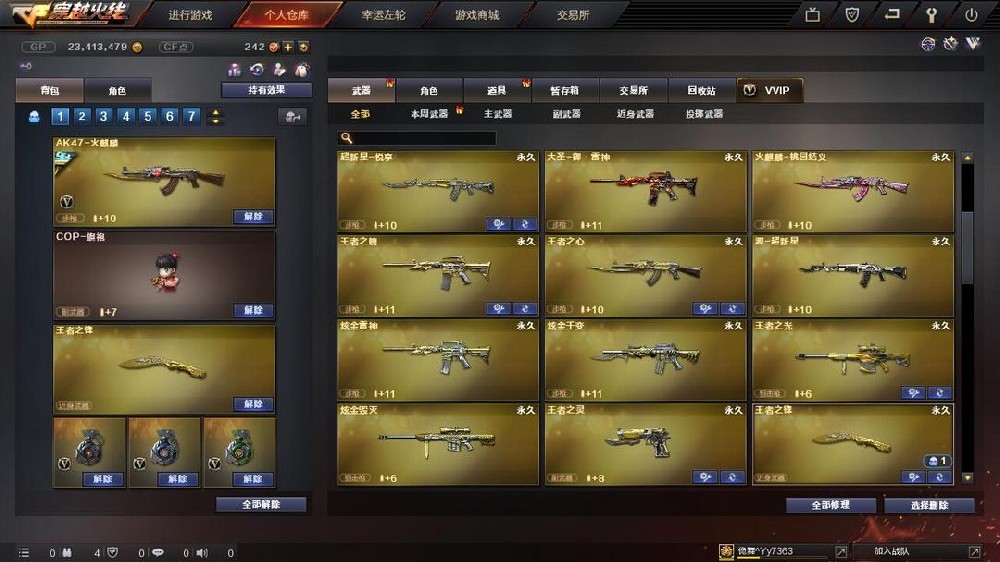Activate the 选择删除 button
Image resolution: width=1000 pixels, height=562 pixels.
(x=928, y=506)
